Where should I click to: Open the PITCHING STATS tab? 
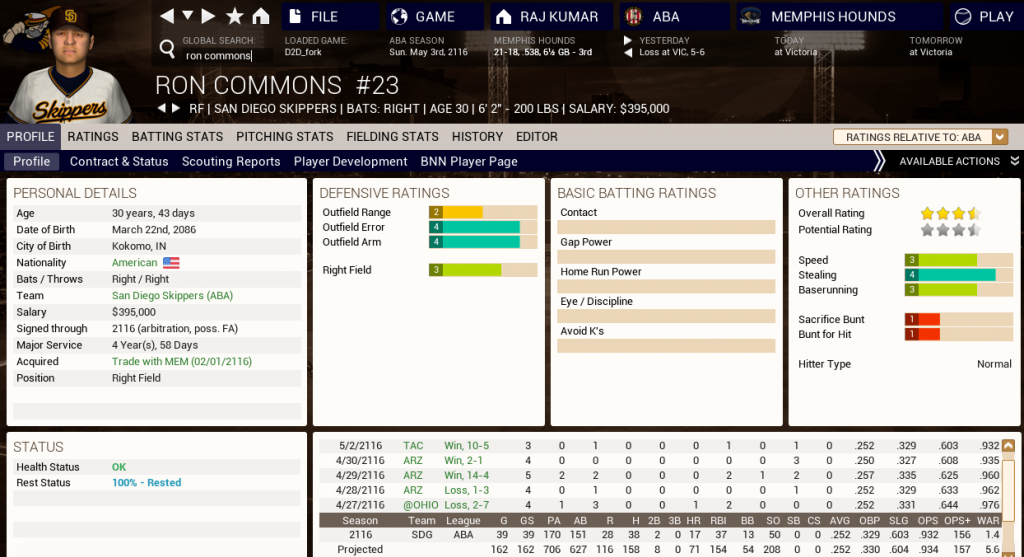285,137
